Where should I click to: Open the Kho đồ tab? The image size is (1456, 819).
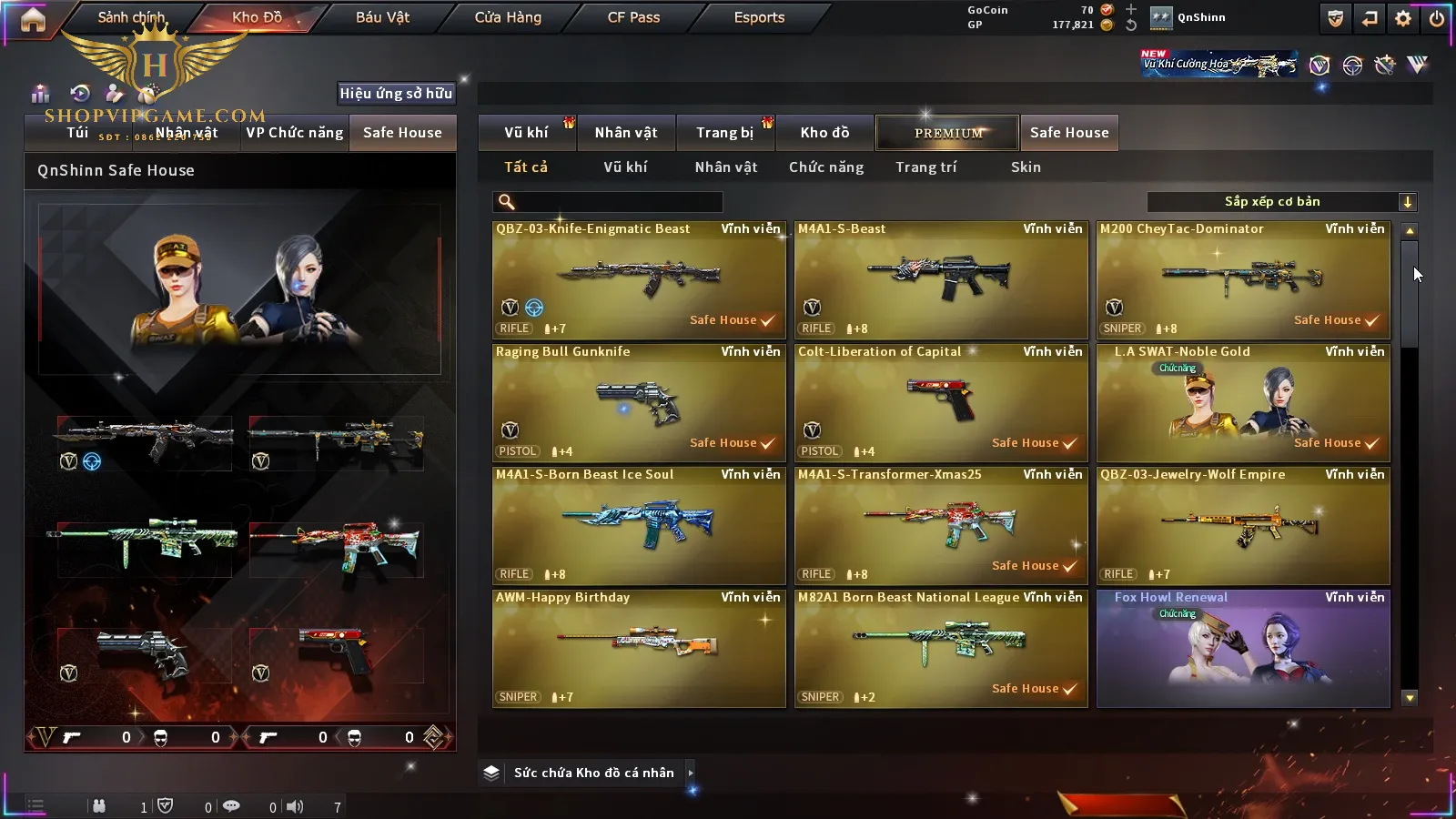824,133
